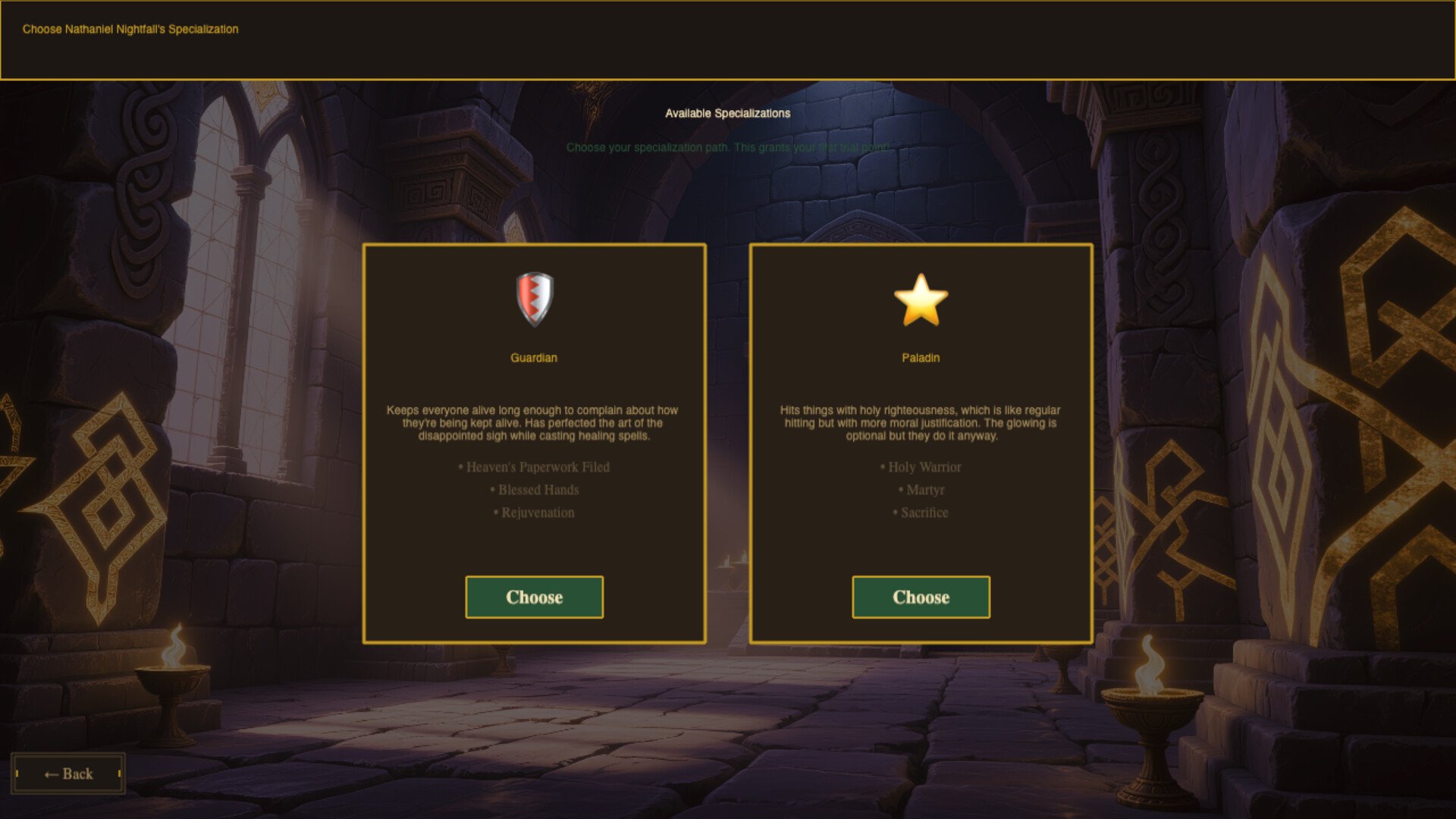The height and width of the screenshot is (819, 1456).
Task: Select the golden star emblem
Action: (x=921, y=297)
